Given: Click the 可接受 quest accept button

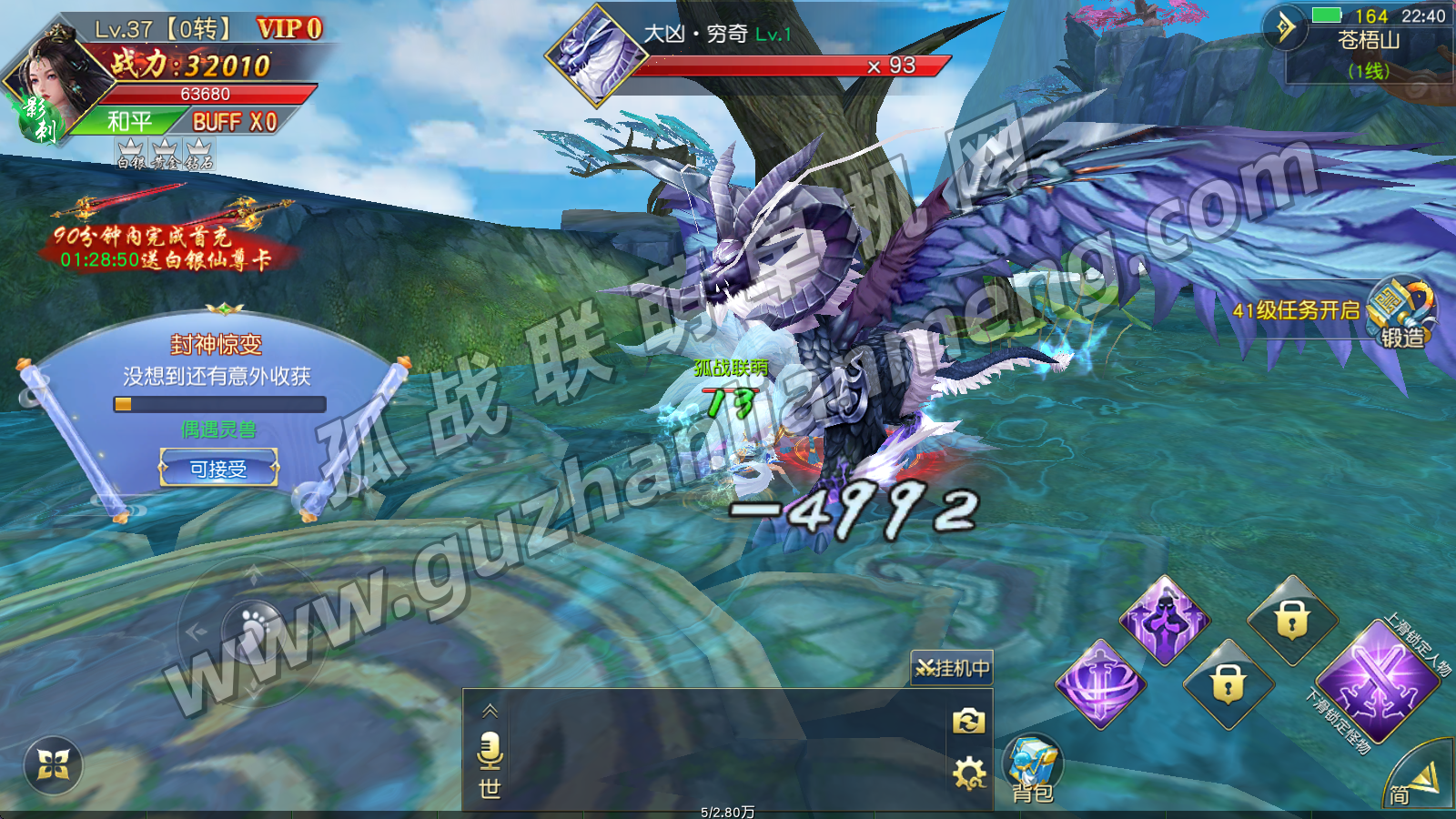Looking at the screenshot, I should tap(218, 469).
